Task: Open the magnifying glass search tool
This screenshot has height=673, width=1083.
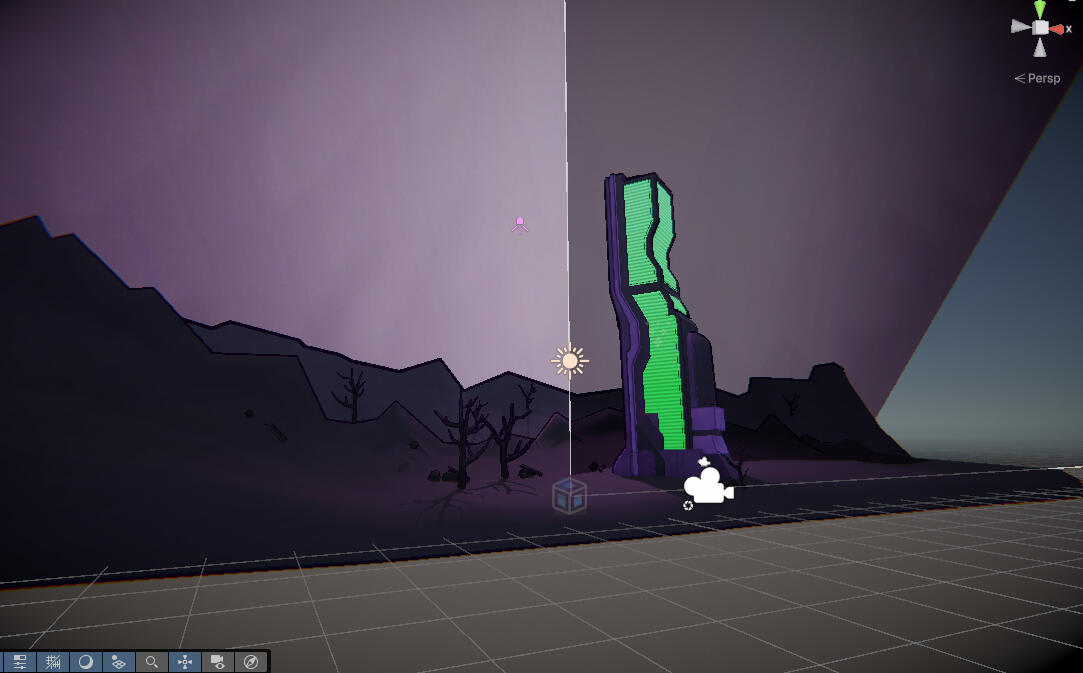Action: click(x=152, y=662)
